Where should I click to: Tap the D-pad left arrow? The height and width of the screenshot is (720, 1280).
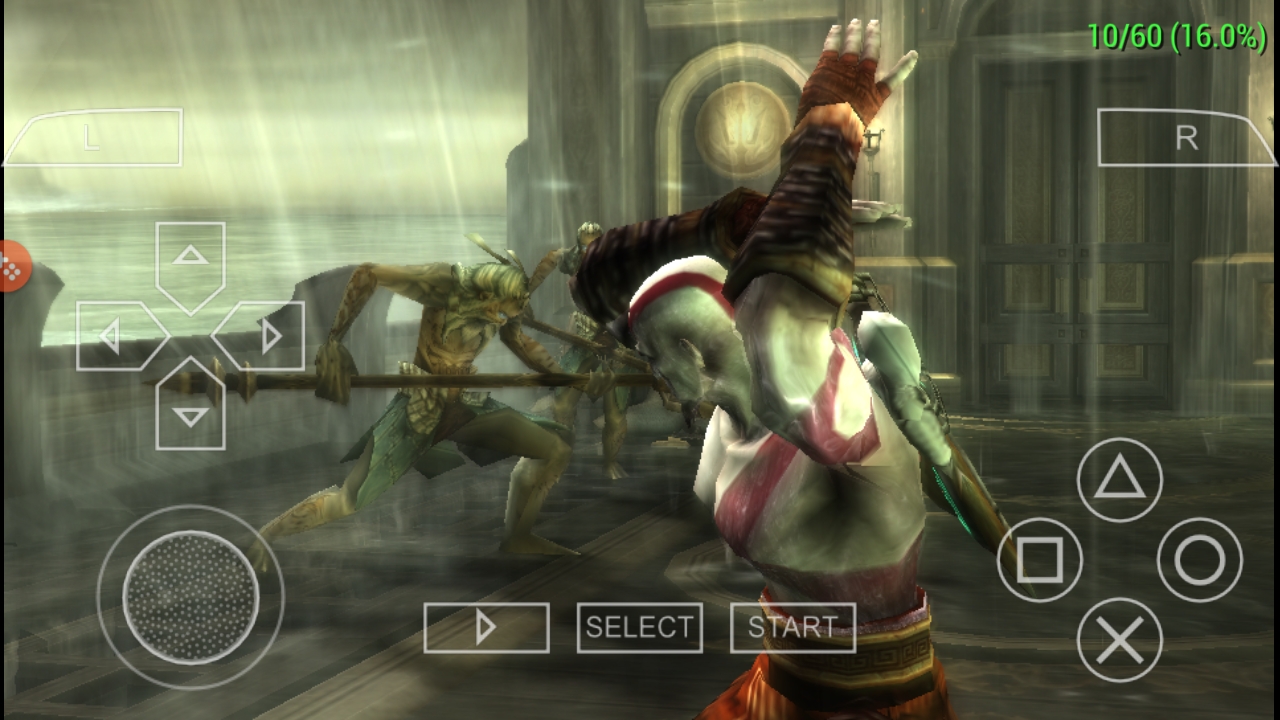[117, 336]
